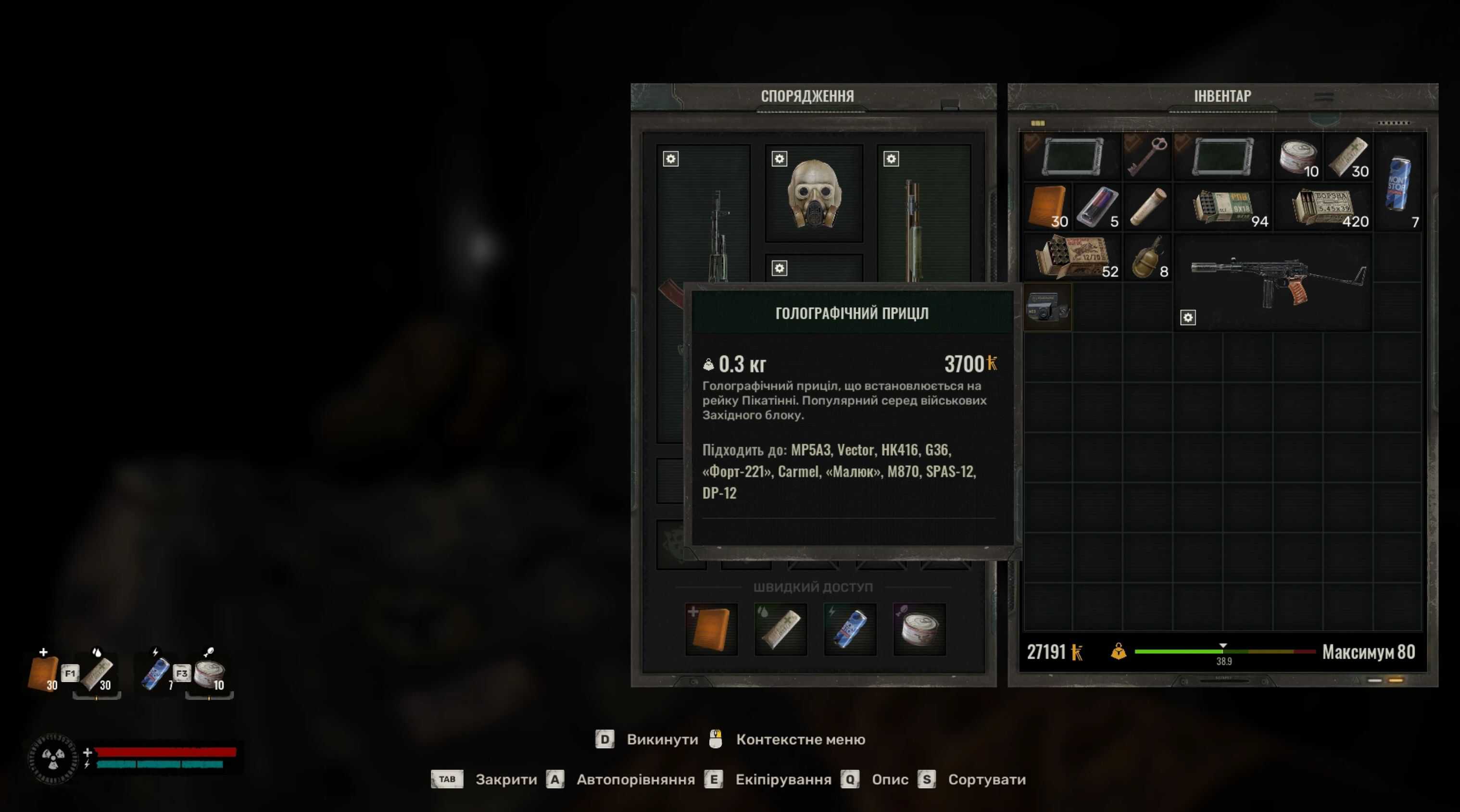The width and height of the screenshot is (1460, 812).
Task: Open the gear icon on the gas mask slot
Action: (x=780, y=159)
